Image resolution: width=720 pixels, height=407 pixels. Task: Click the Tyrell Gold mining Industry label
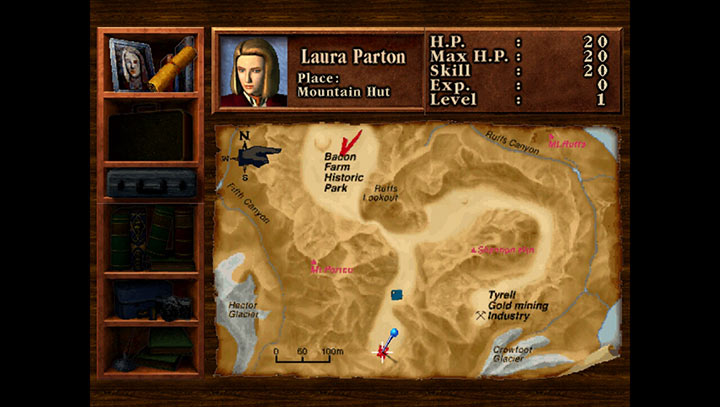point(517,305)
